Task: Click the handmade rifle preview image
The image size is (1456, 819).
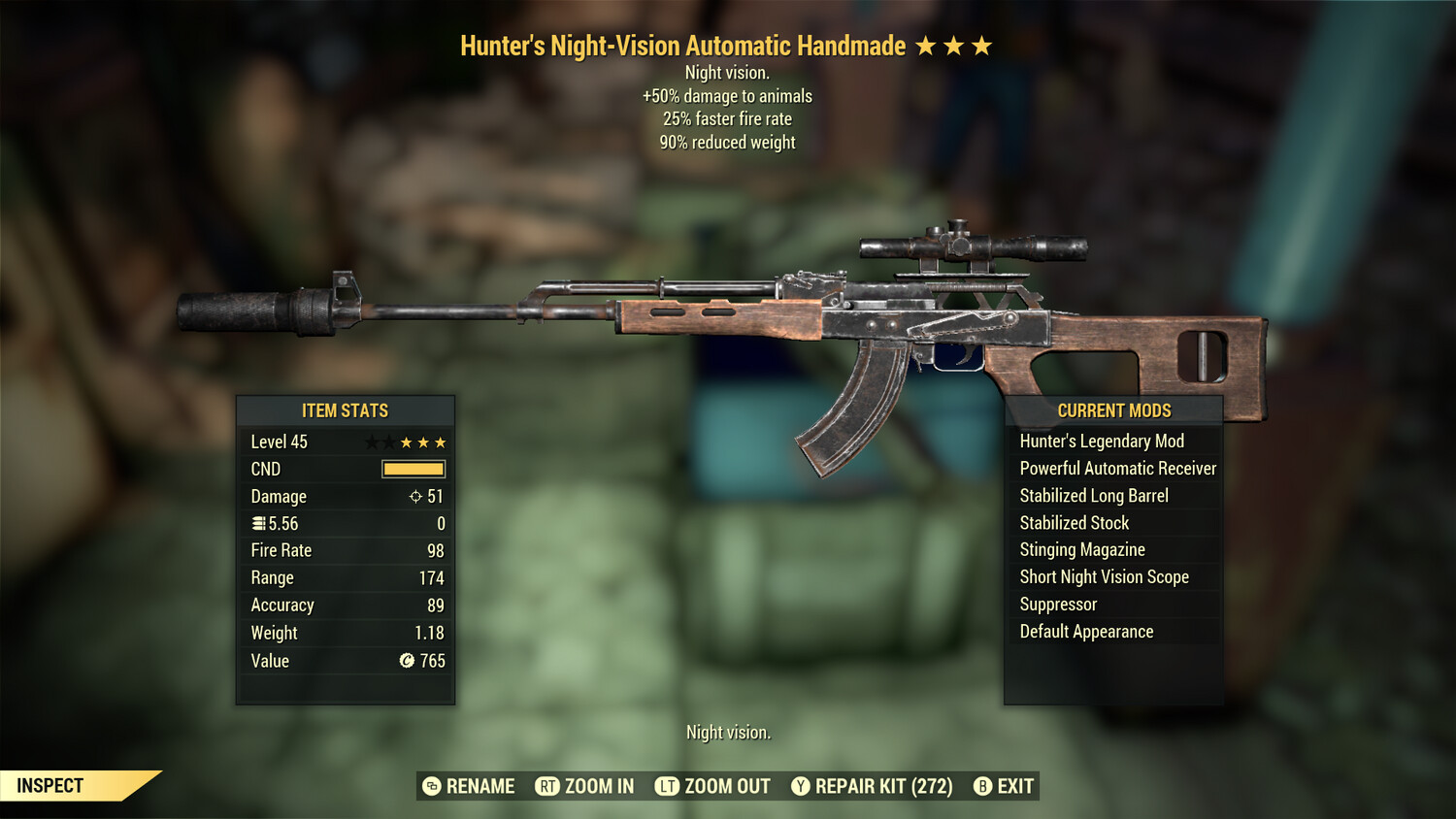Action: [728, 320]
